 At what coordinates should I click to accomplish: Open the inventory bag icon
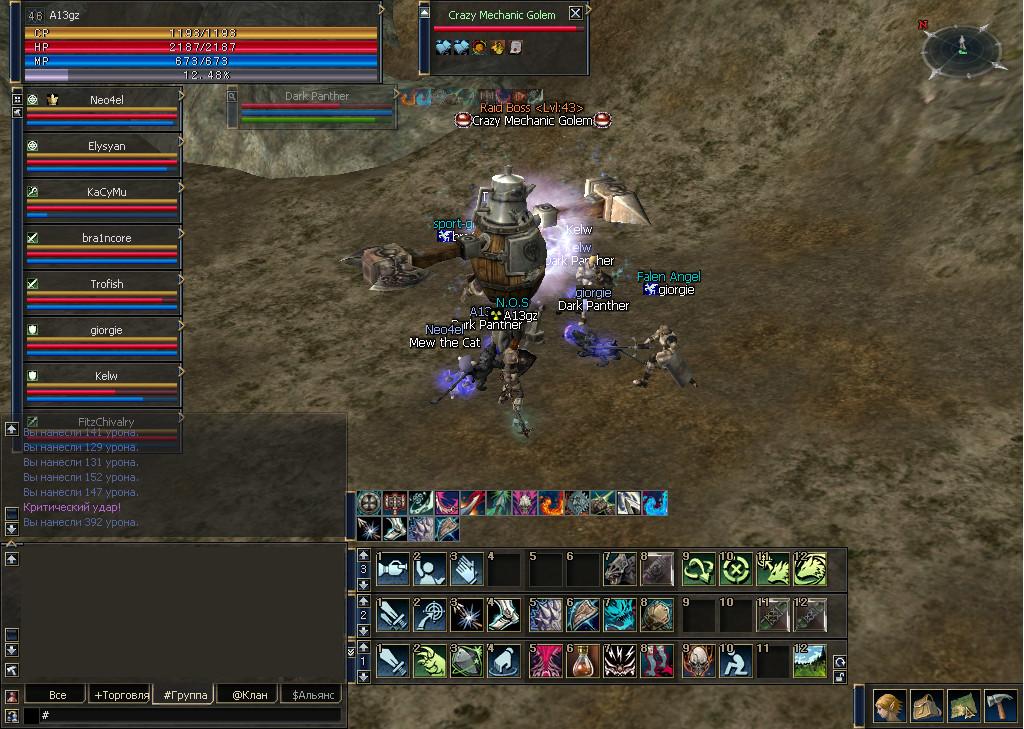927,706
